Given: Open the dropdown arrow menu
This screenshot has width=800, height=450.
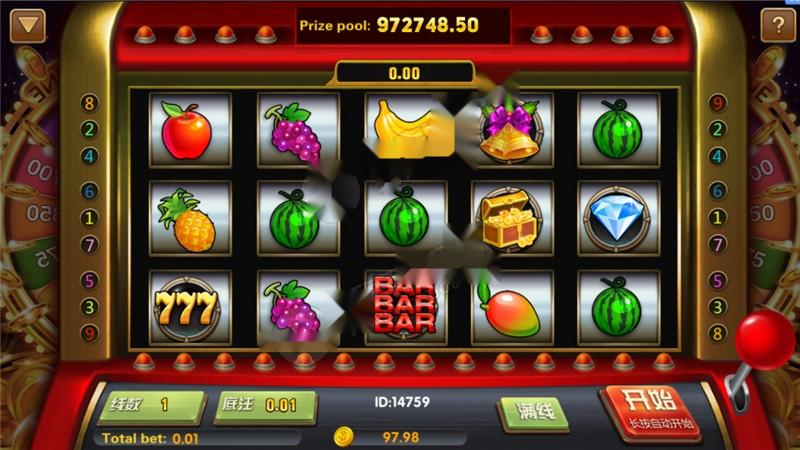Looking at the screenshot, I should (28, 24).
